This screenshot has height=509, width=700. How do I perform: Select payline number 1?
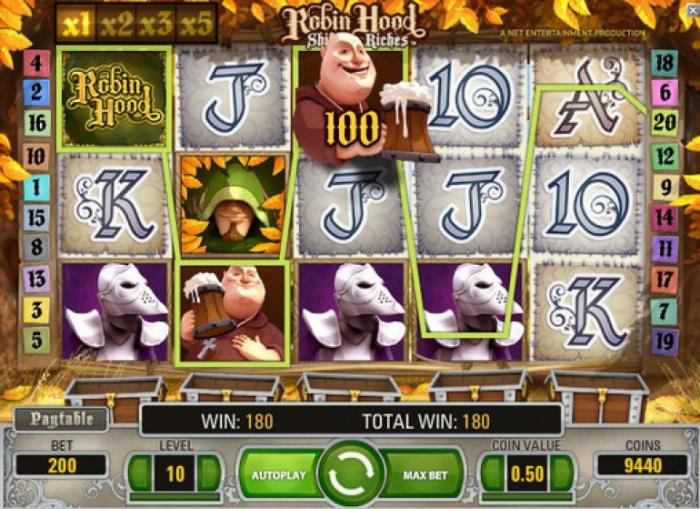click(36, 186)
